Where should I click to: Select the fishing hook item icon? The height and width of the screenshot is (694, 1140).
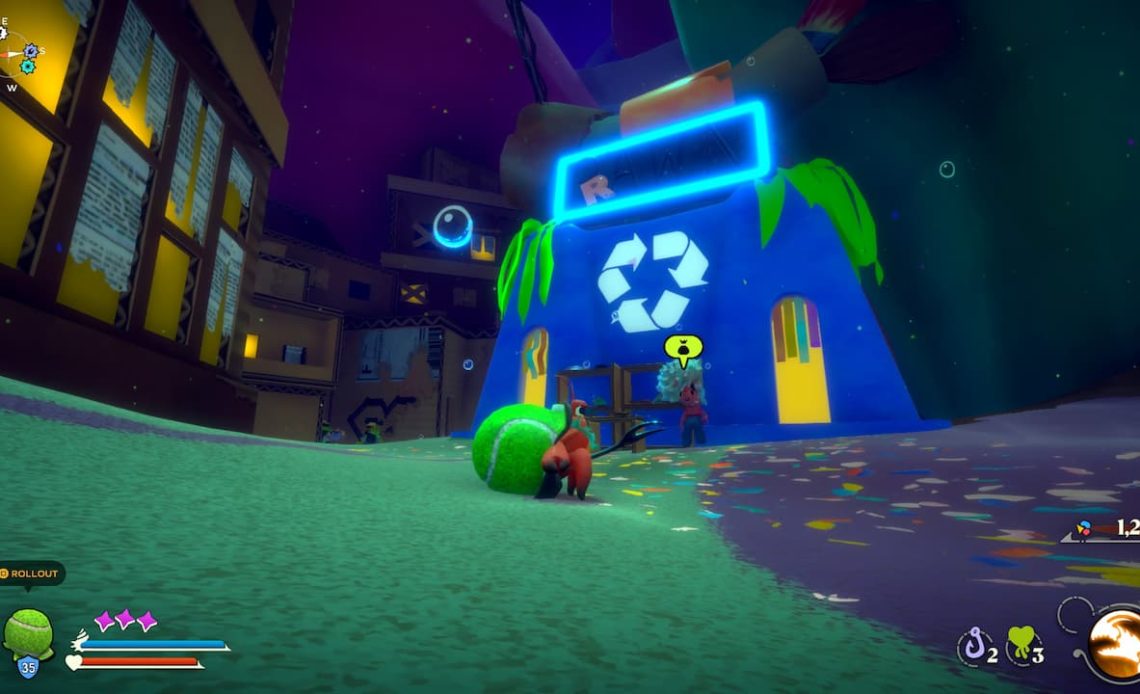[x=973, y=646]
